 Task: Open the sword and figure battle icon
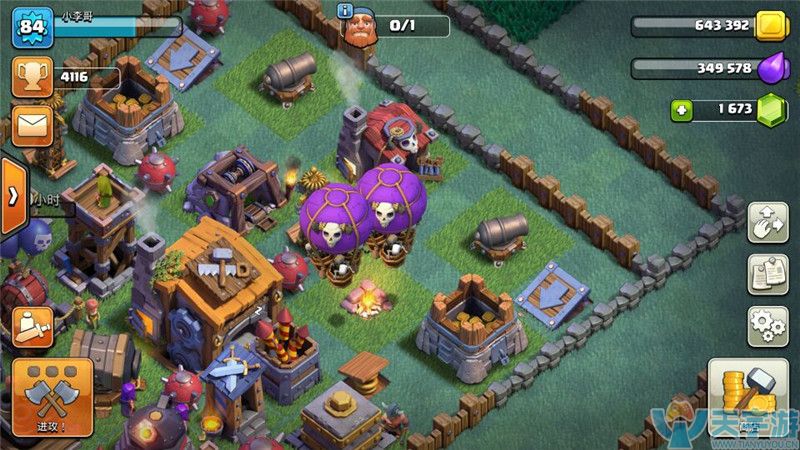coord(33,325)
